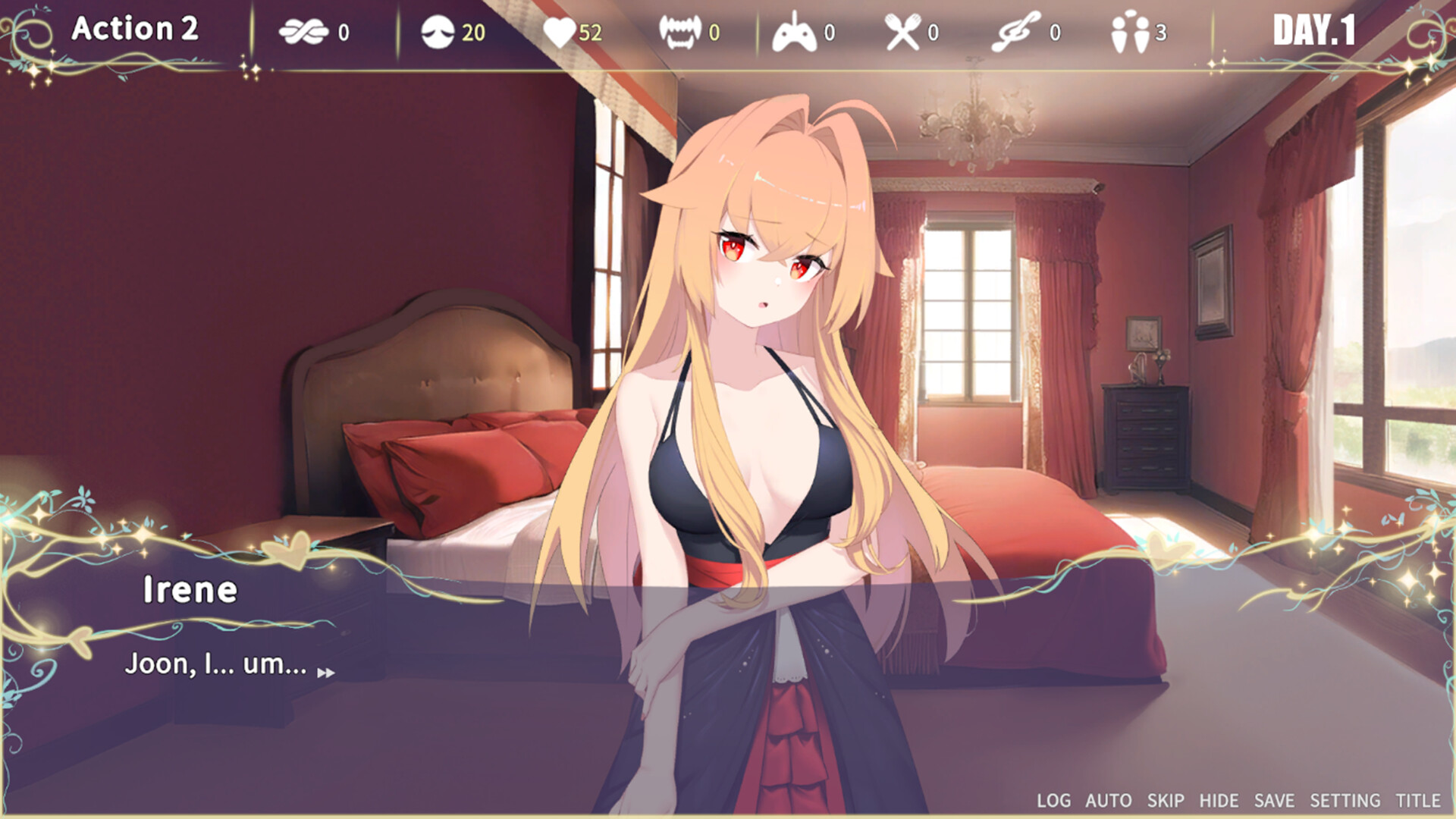Click Irene's name plate
This screenshot has height=819, width=1456.
pos(191,590)
